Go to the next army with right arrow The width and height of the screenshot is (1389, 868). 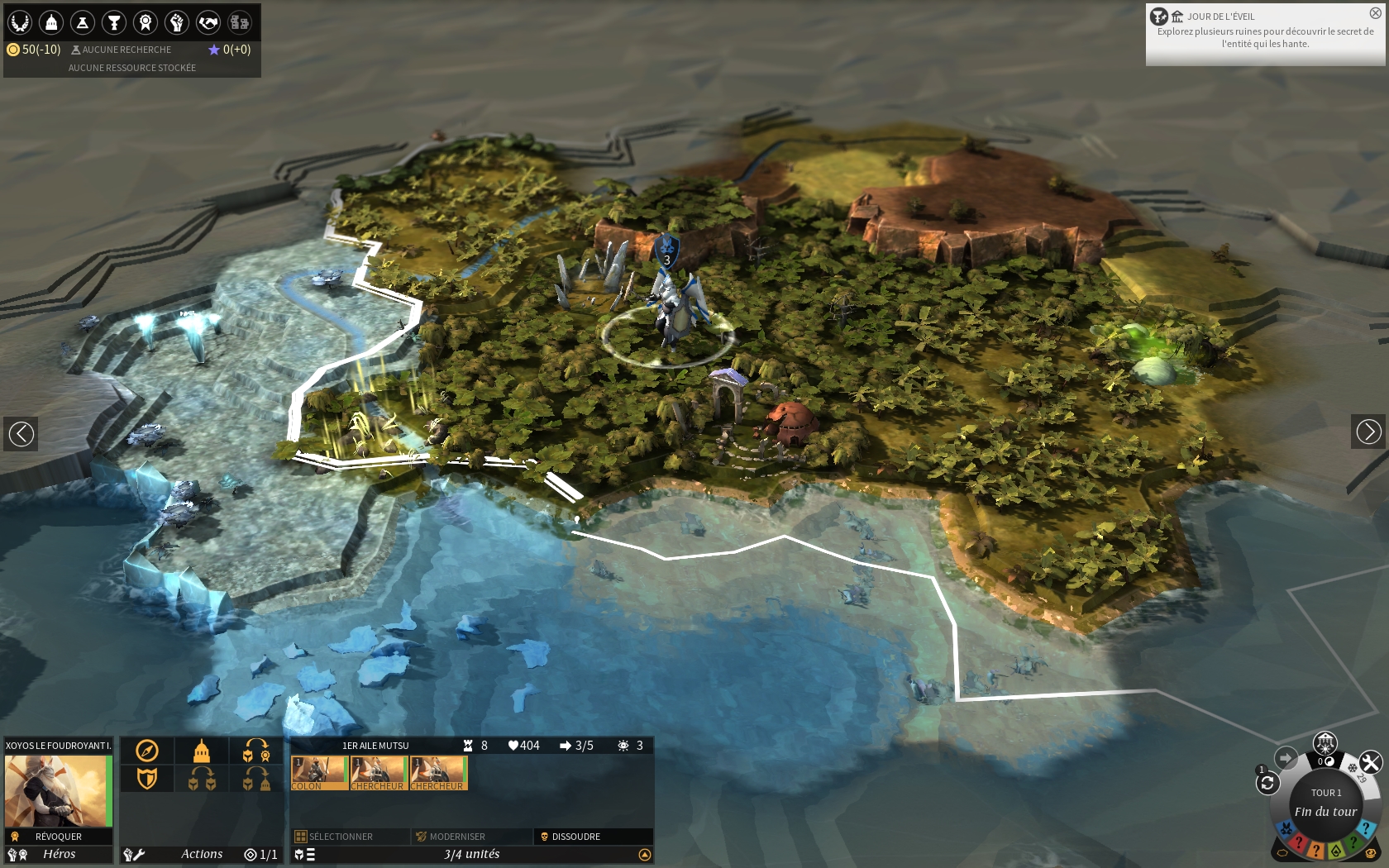click(x=1368, y=432)
